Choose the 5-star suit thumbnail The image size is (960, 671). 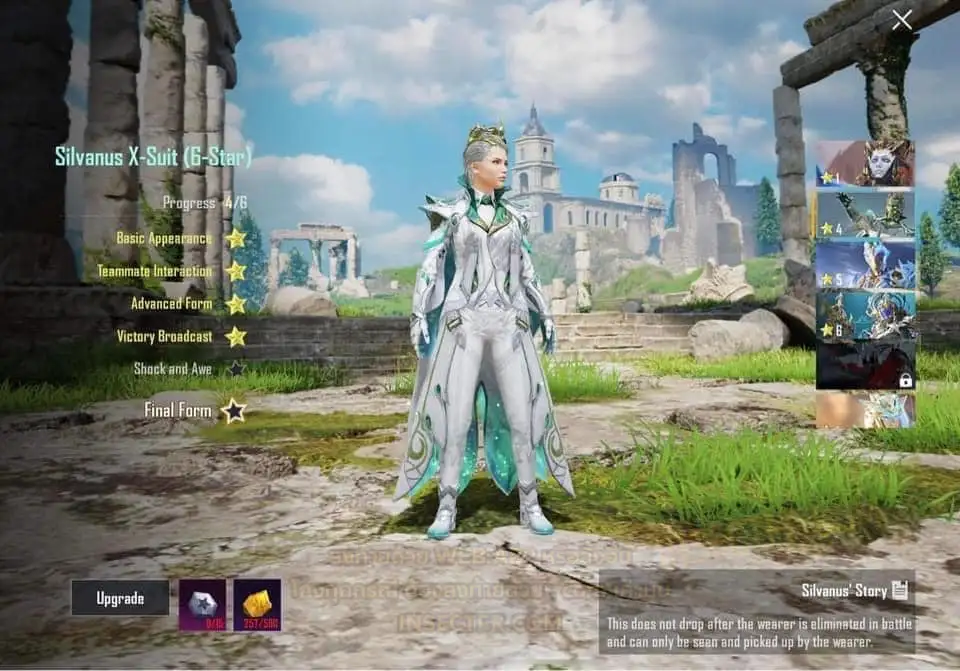[865, 264]
